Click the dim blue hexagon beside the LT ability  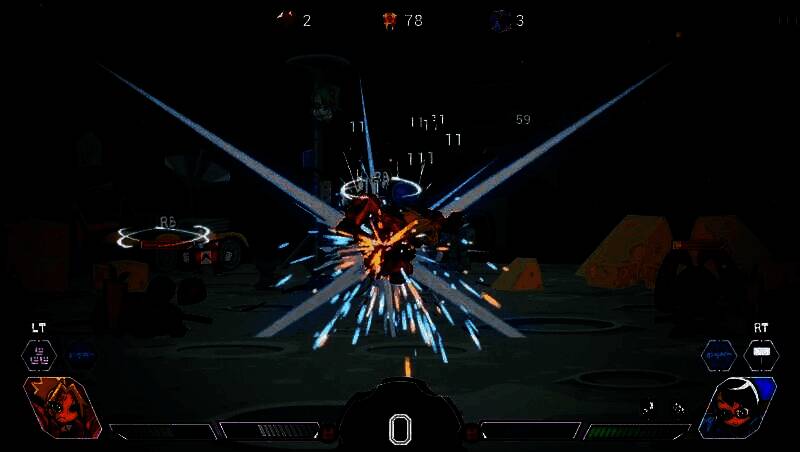(x=82, y=354)
